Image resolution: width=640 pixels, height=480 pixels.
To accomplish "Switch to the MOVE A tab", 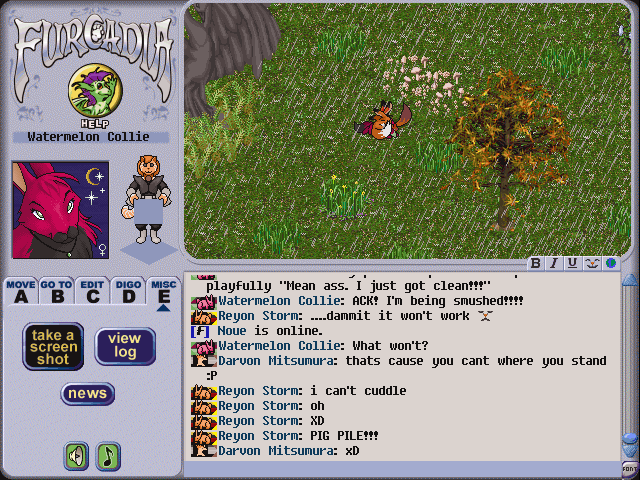I will (x=20, y=291).
